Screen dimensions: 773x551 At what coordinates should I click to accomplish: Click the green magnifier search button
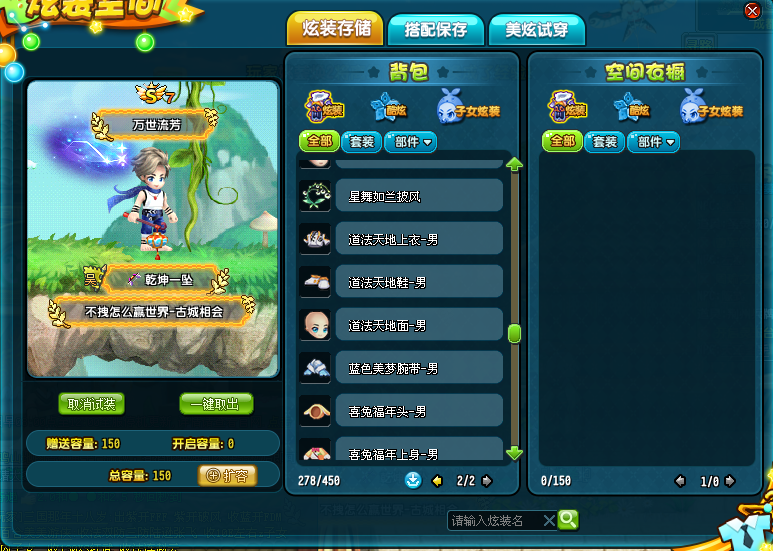(568, 519)
